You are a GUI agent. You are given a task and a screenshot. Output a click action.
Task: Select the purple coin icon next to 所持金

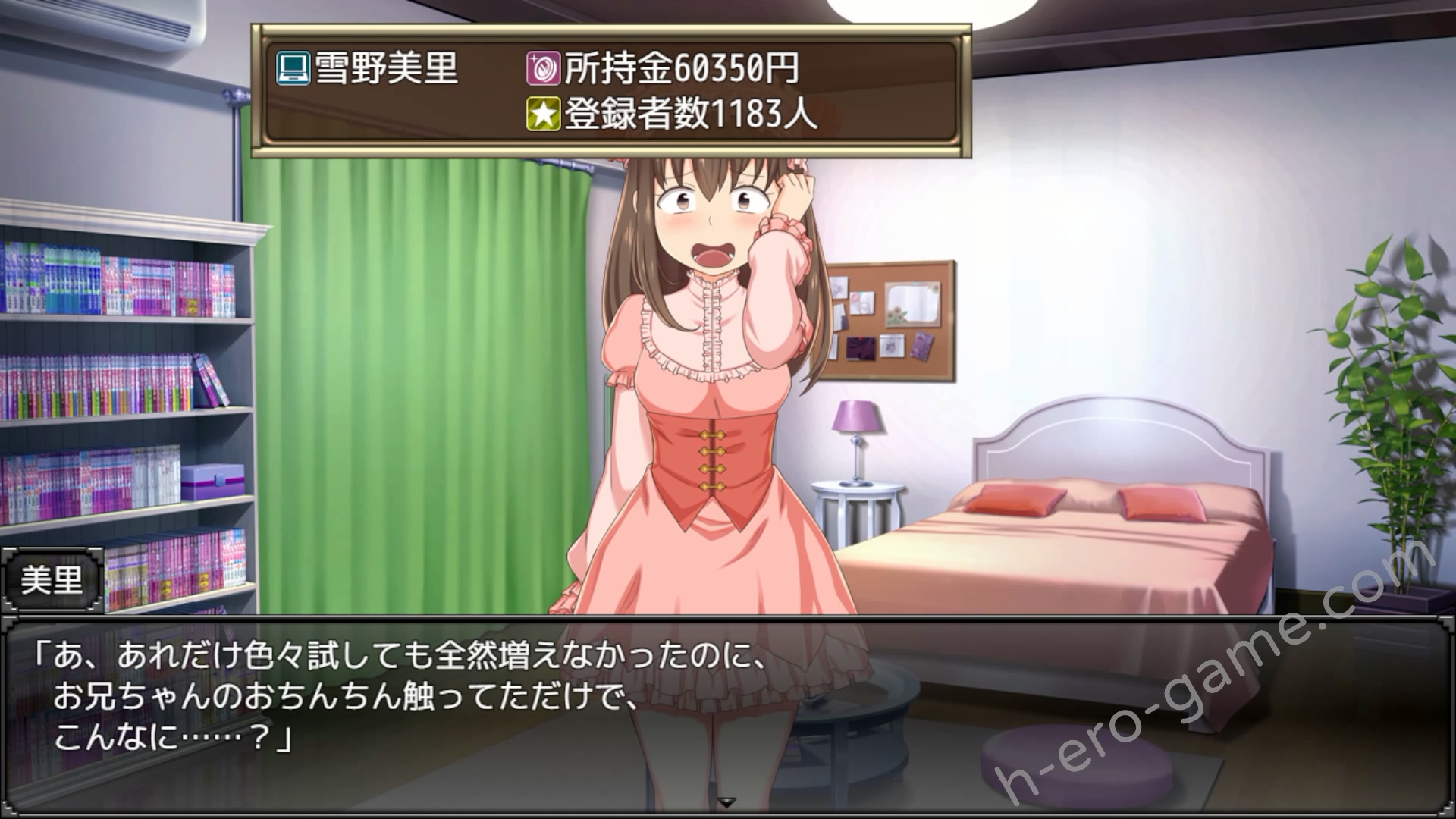click(542, 68)
